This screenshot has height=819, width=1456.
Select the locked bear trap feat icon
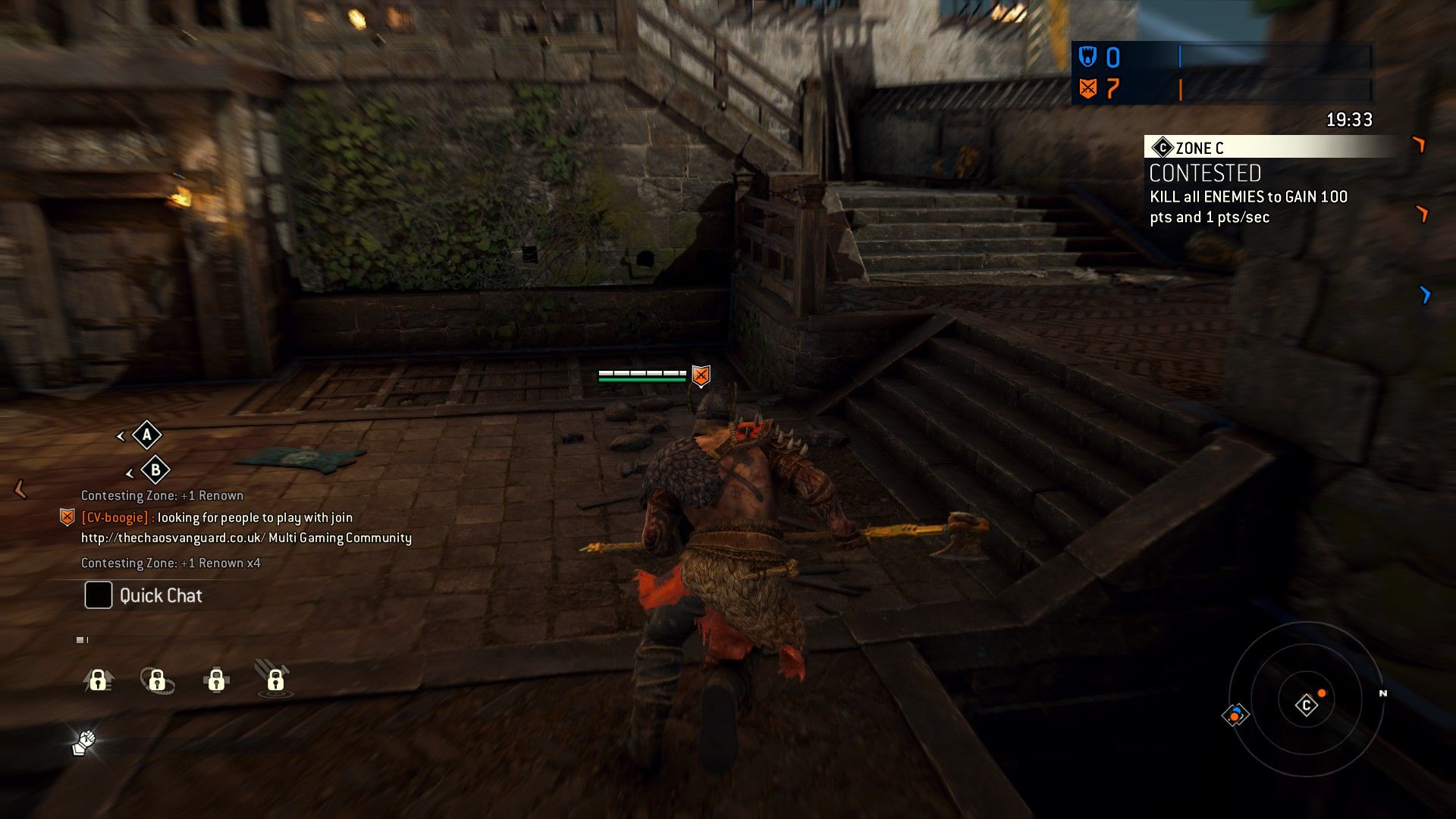pyautogui.click(x=157, y=679)
